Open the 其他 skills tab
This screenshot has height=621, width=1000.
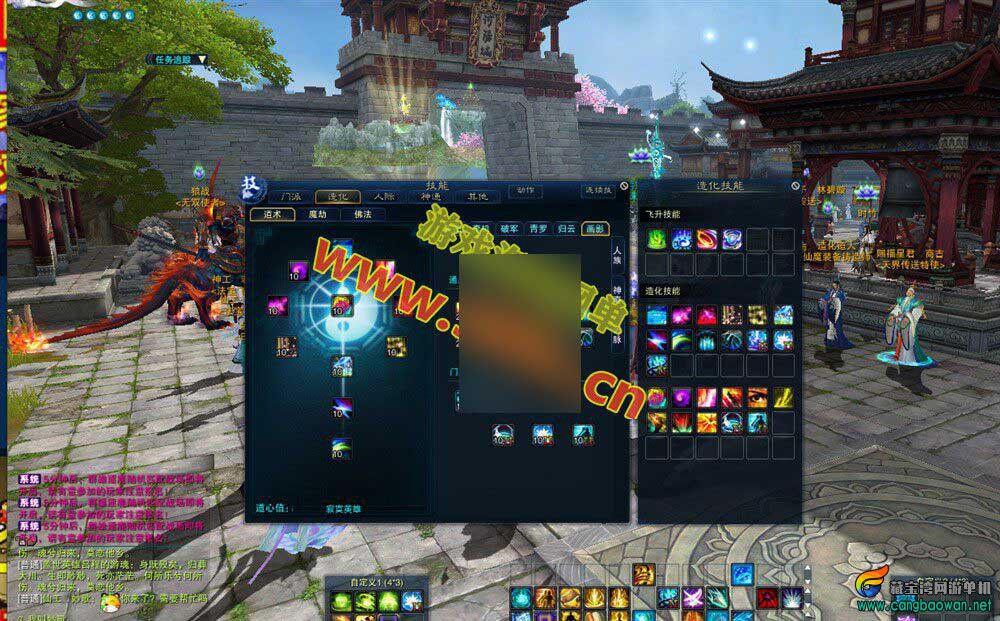tap(477, 197)
